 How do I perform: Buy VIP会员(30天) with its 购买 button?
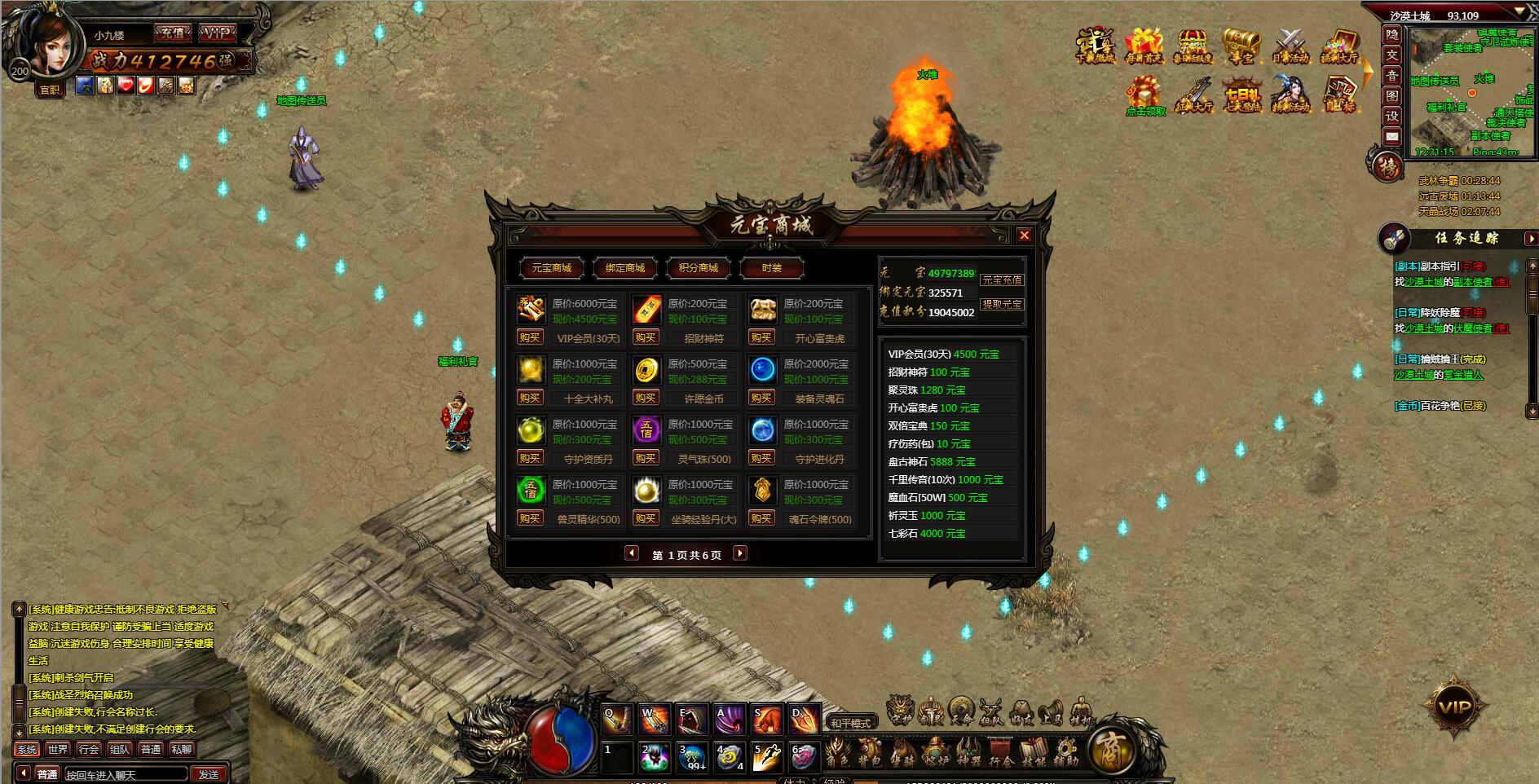pyautogui.click(x=531, y=337)
